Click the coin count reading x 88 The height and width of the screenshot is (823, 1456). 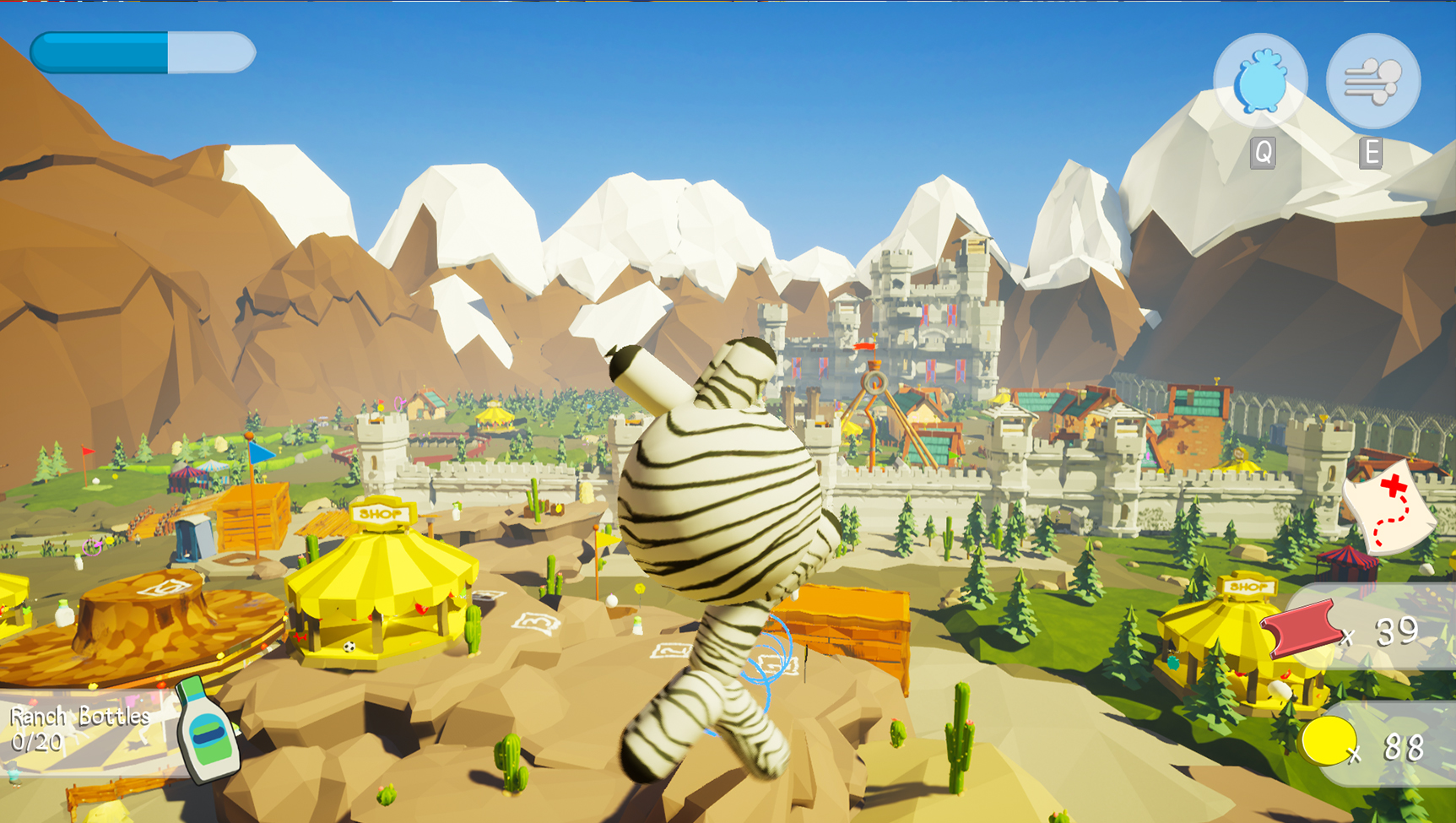pyautogui.click(x=1389, y=746)
